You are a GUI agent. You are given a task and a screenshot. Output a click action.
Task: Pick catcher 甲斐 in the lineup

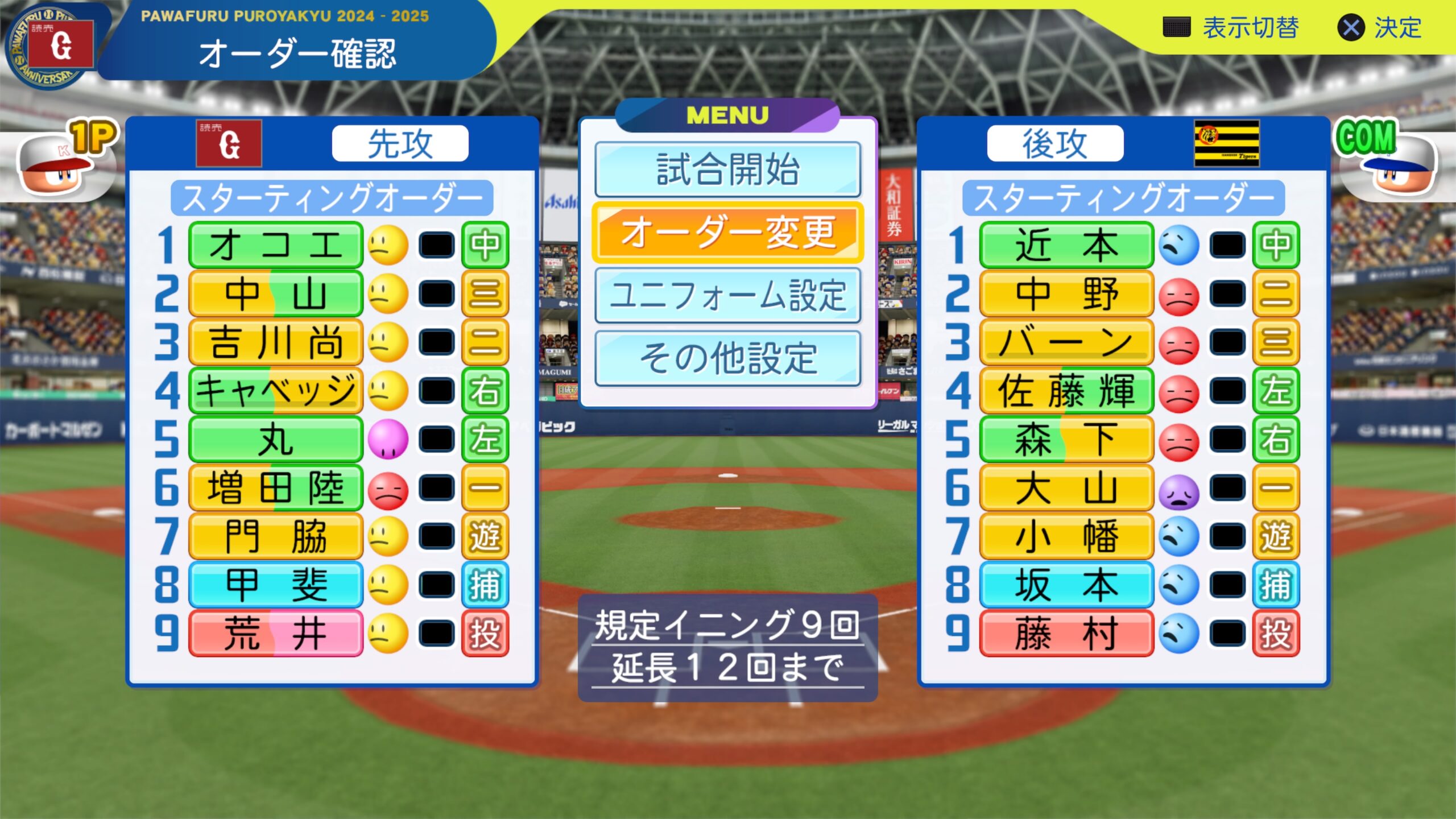[275, 585]
